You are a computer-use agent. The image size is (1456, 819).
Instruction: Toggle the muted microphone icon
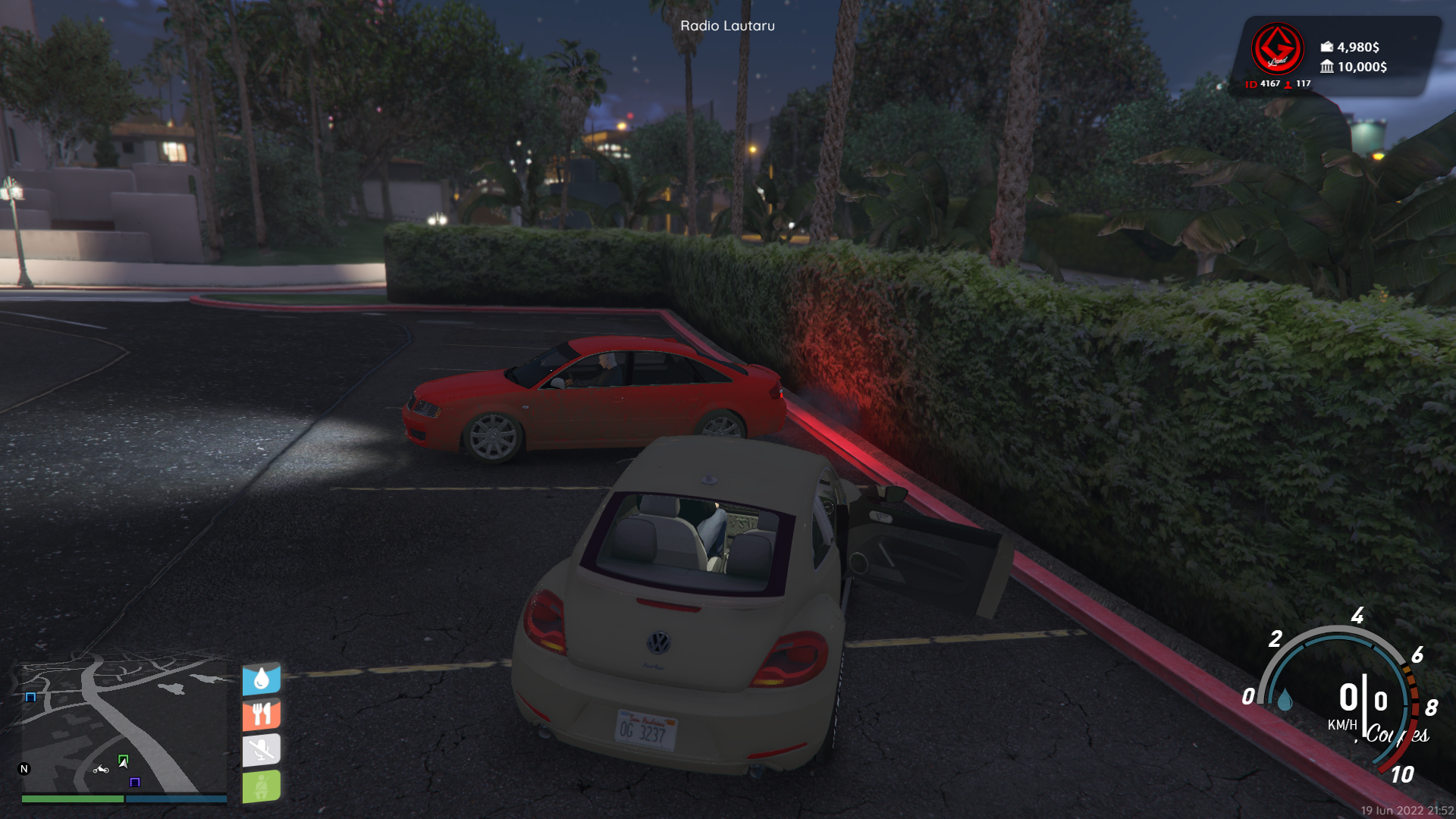coord(262,750)
